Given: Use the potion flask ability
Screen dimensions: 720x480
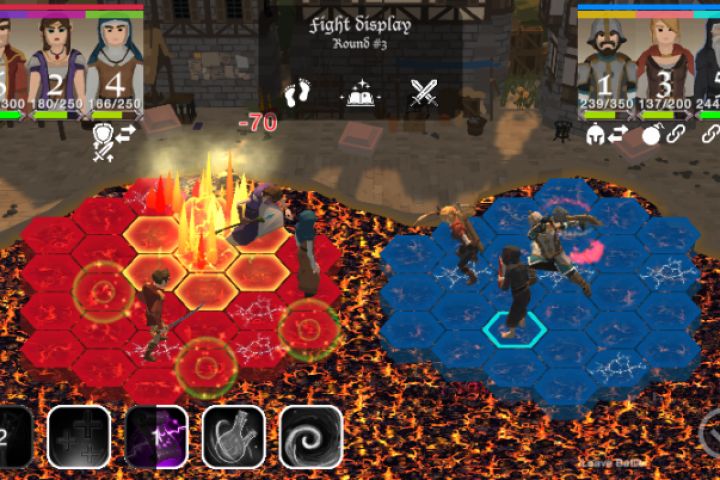Looking at the screenshot, I should pyautogui.click(x=234, y=437).
